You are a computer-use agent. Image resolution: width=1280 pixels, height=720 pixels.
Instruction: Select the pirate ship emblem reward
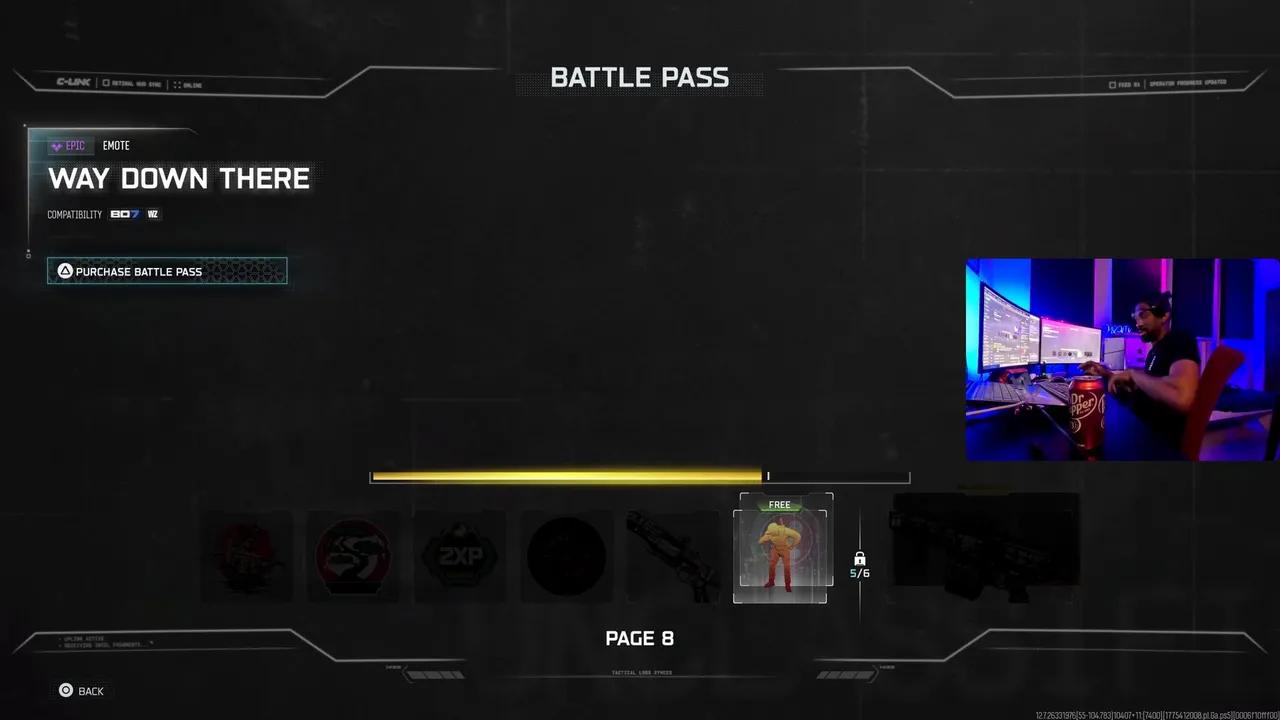tap(246, 556)
